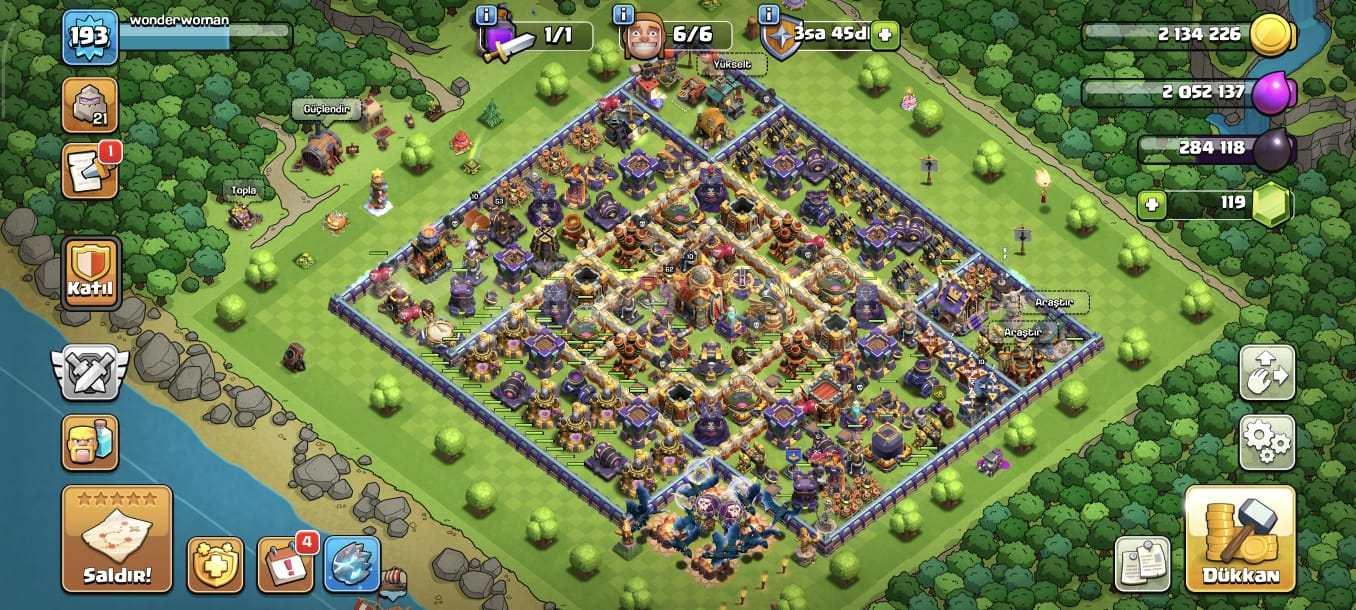This screenshot has width=1356, height=610.
Task: Open the messages inbox with red badge
Action: [x=91, y=170]
